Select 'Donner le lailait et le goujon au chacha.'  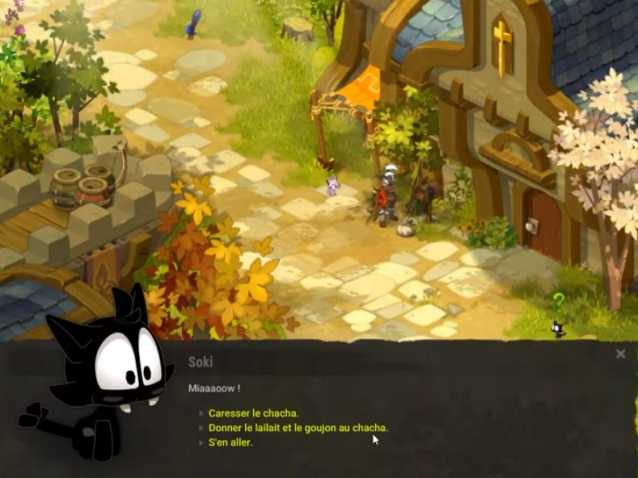pyautogui.click(x=298, y=427)
